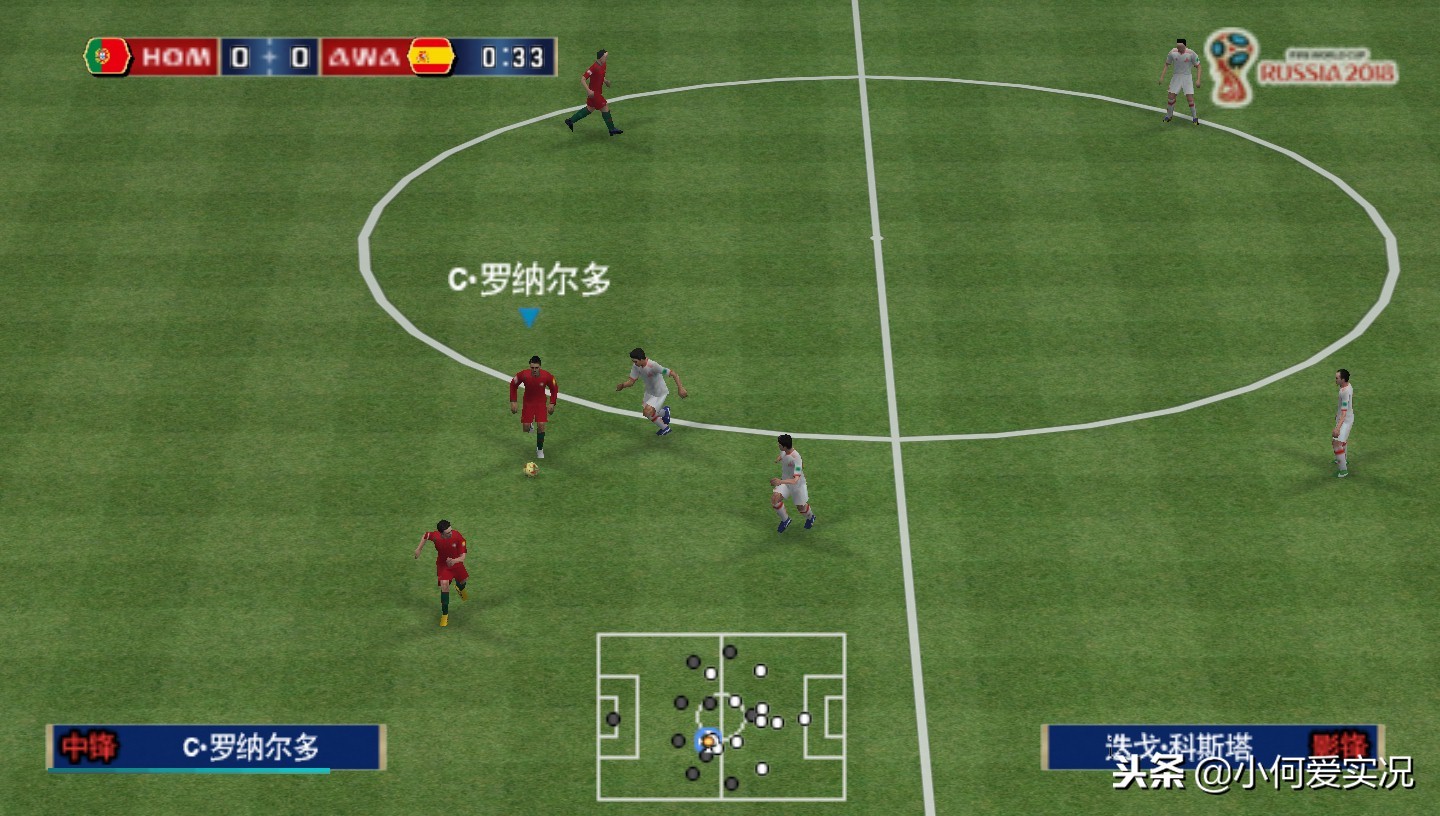The height and width of the screenshot is (816, 1440).
Task: Click the highlighted blue player dot on the radar
Action: coord(708,740)
